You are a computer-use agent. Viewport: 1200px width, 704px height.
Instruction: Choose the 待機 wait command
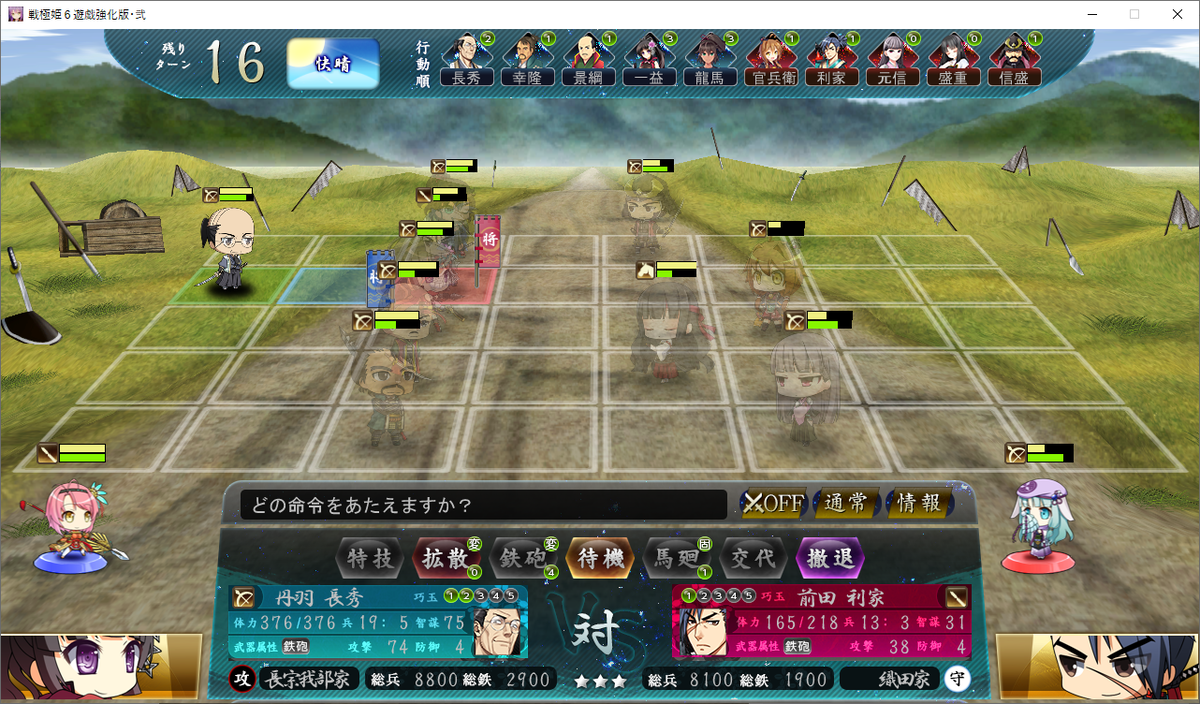[x=600, y=558]
